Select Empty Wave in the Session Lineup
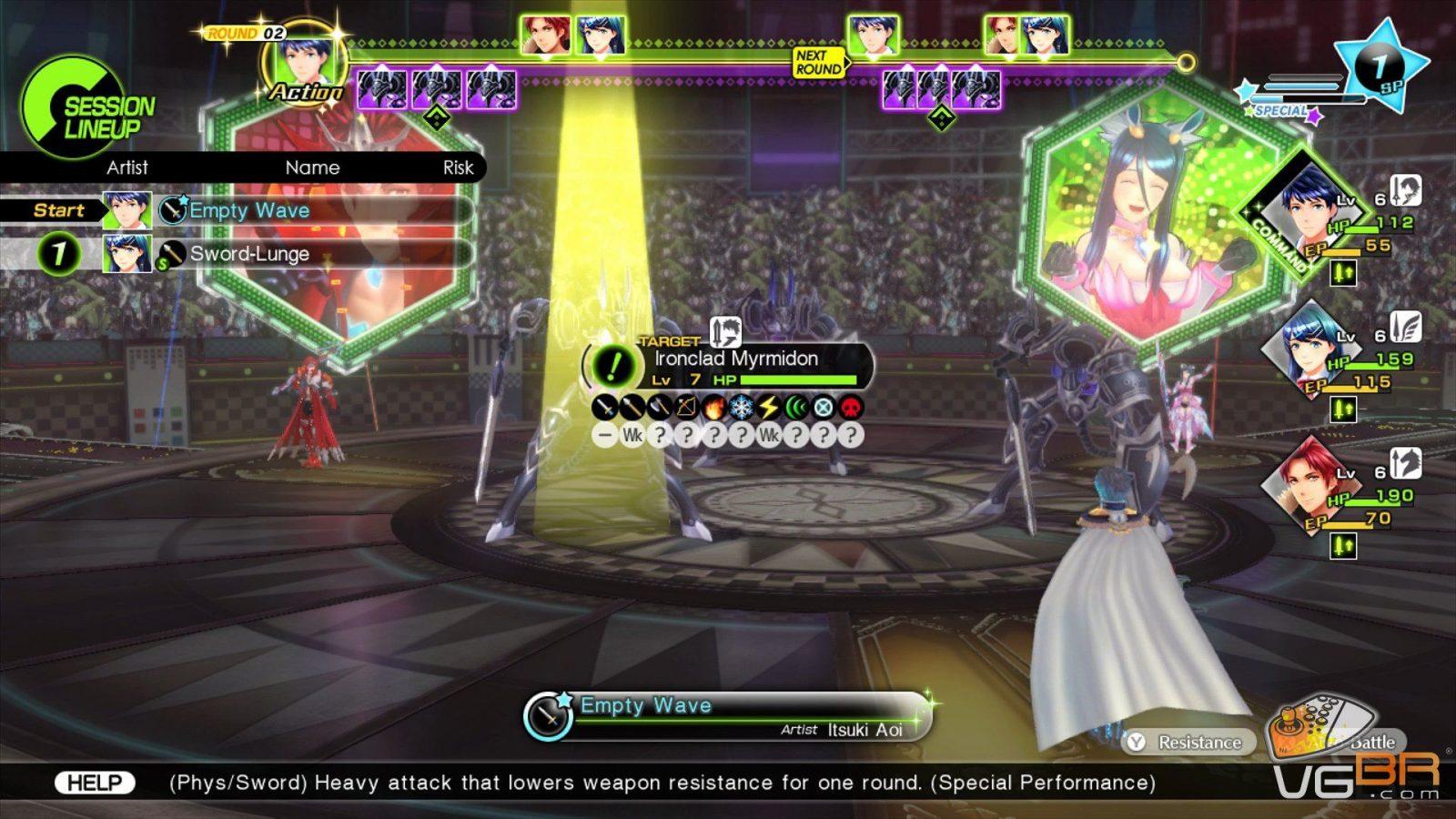Viewport: 1456px width, 819px height. click(x=248, y=210)
